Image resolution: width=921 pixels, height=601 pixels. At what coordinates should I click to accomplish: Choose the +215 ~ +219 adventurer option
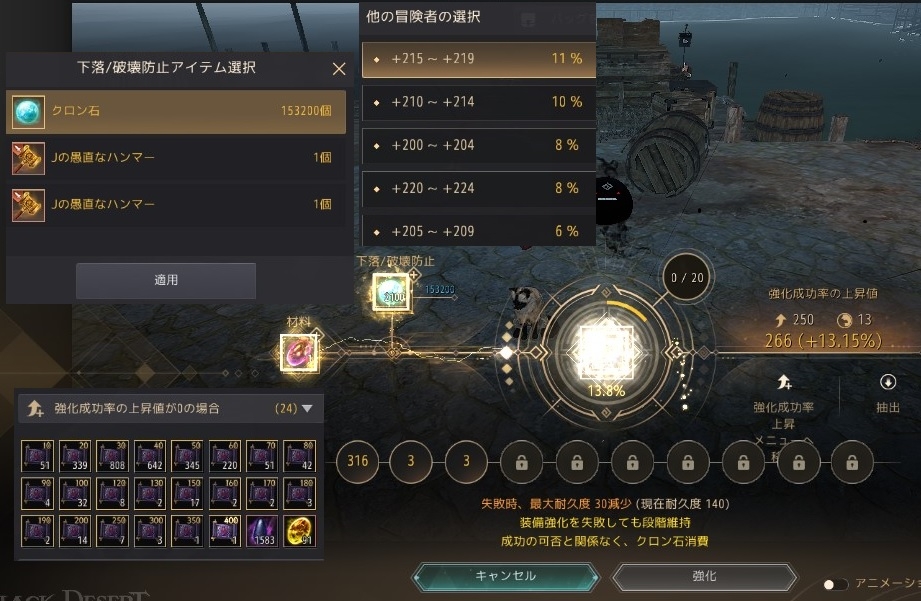click(x=478, y=59)
